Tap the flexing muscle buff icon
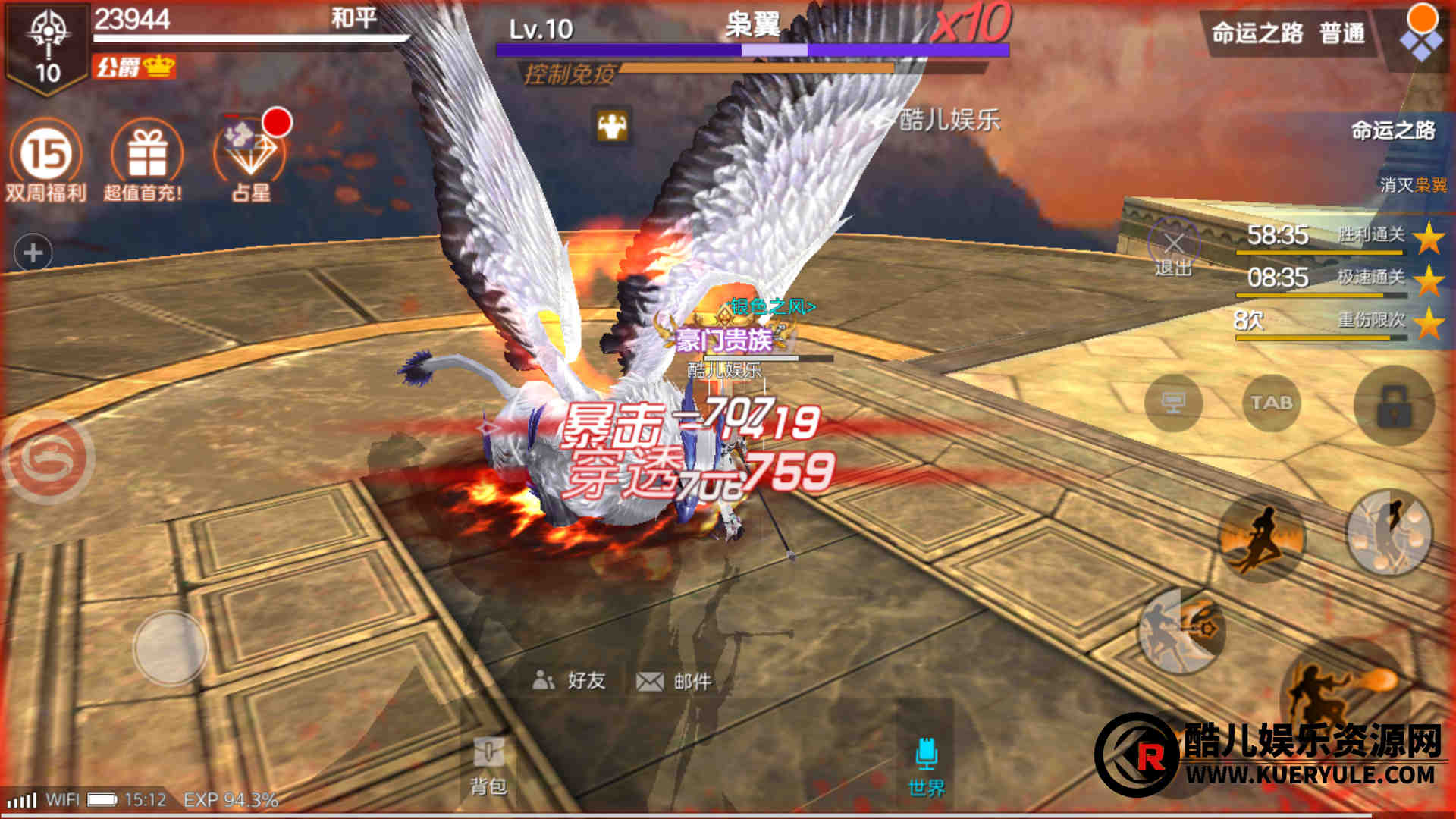1456x819 pixels. click(x=612, y=126)
